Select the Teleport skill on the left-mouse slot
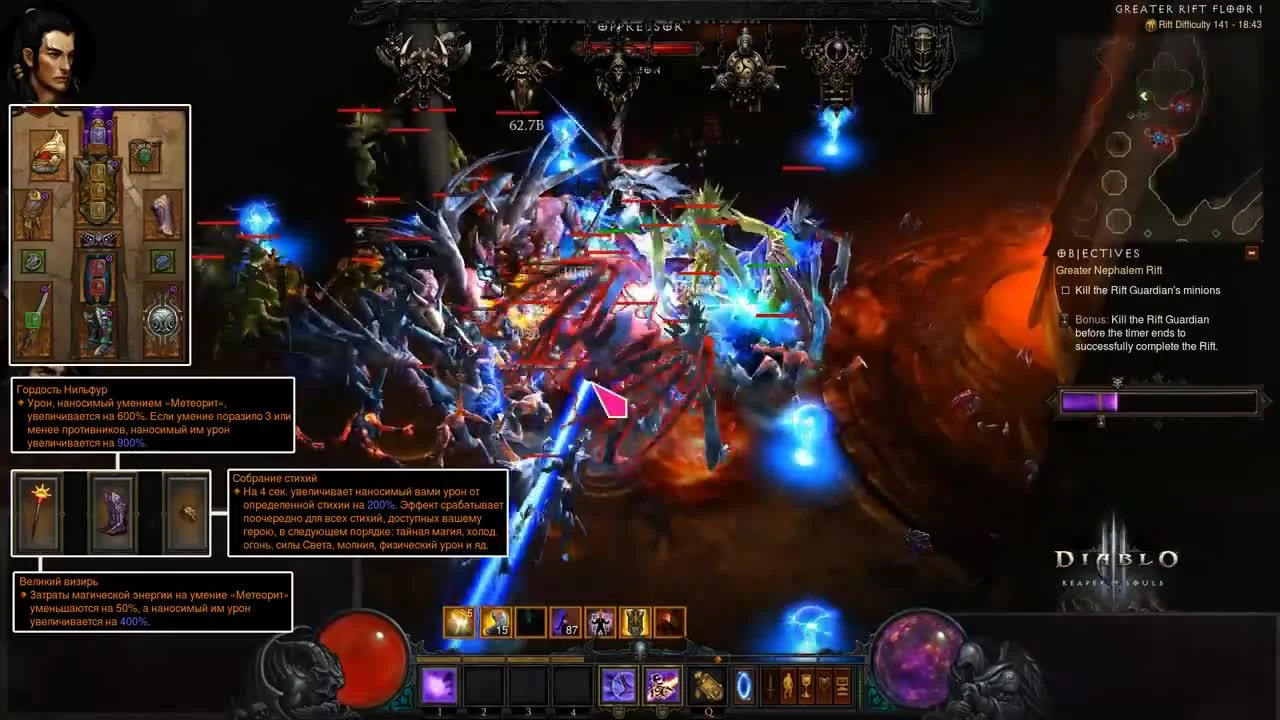 tap(620, 684)
